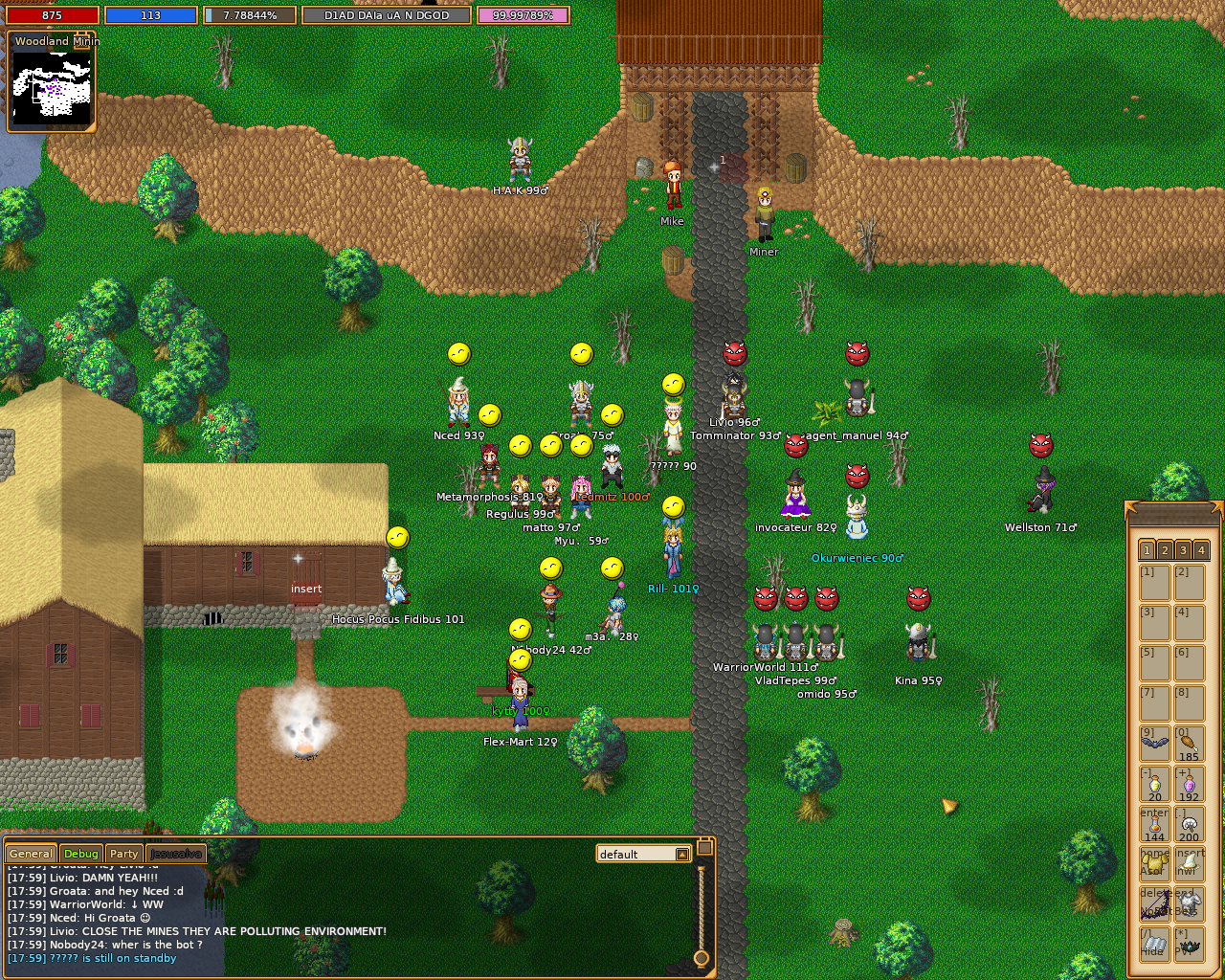Click the pink 99.99789% status bar
The height and width of the screenshot is (980, 1225).
click(522, 14)
